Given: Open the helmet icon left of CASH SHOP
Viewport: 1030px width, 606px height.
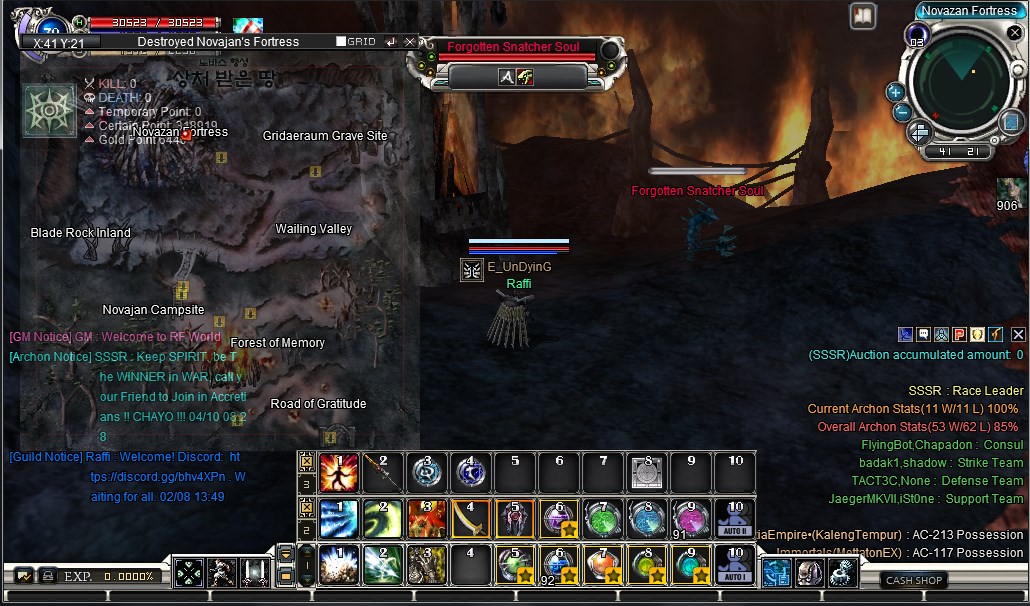Looking at the screenshot, I should pyautogui.click(x=809, y=572).
